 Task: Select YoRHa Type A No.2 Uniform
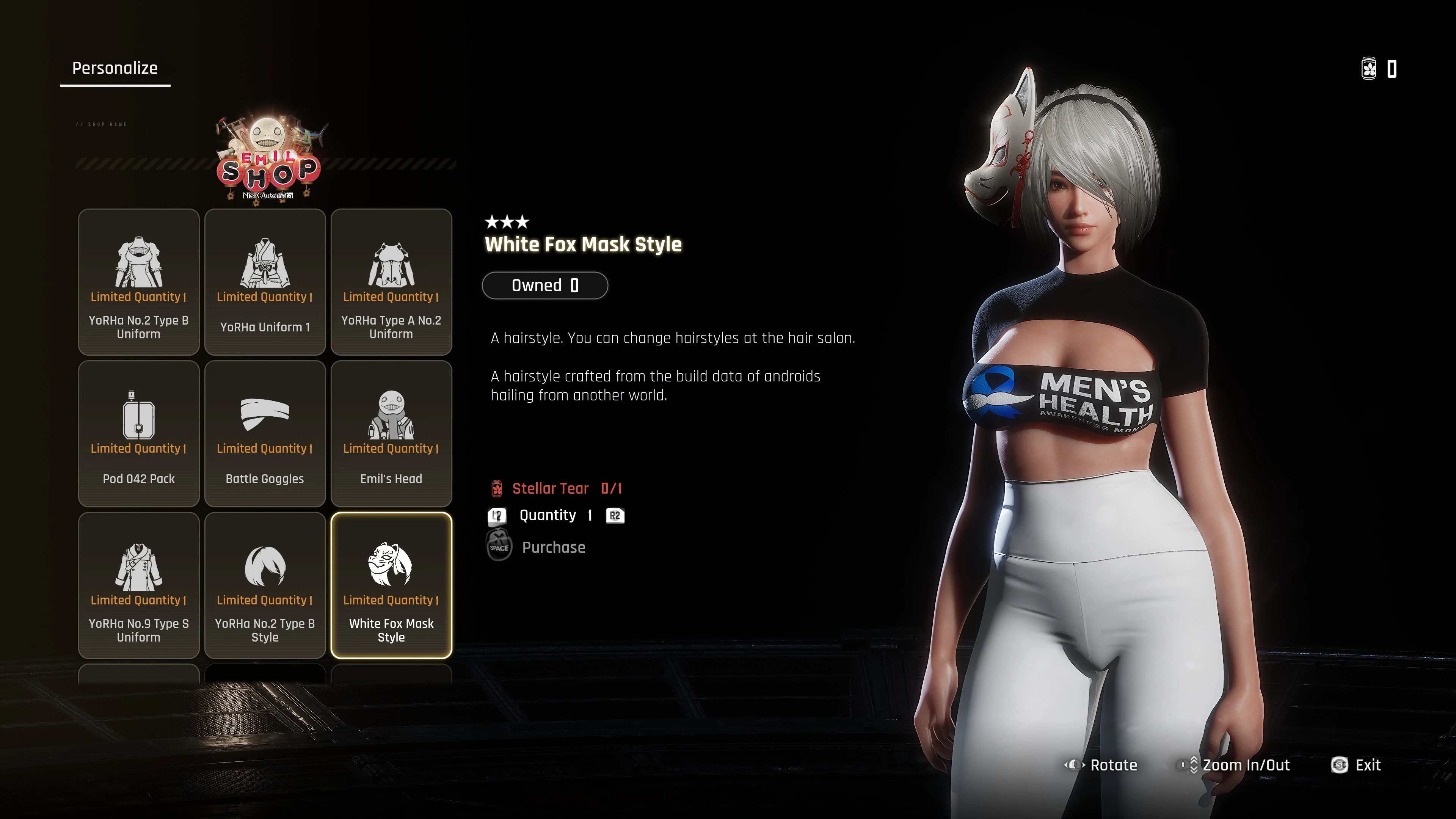click(x=391, y=282)
